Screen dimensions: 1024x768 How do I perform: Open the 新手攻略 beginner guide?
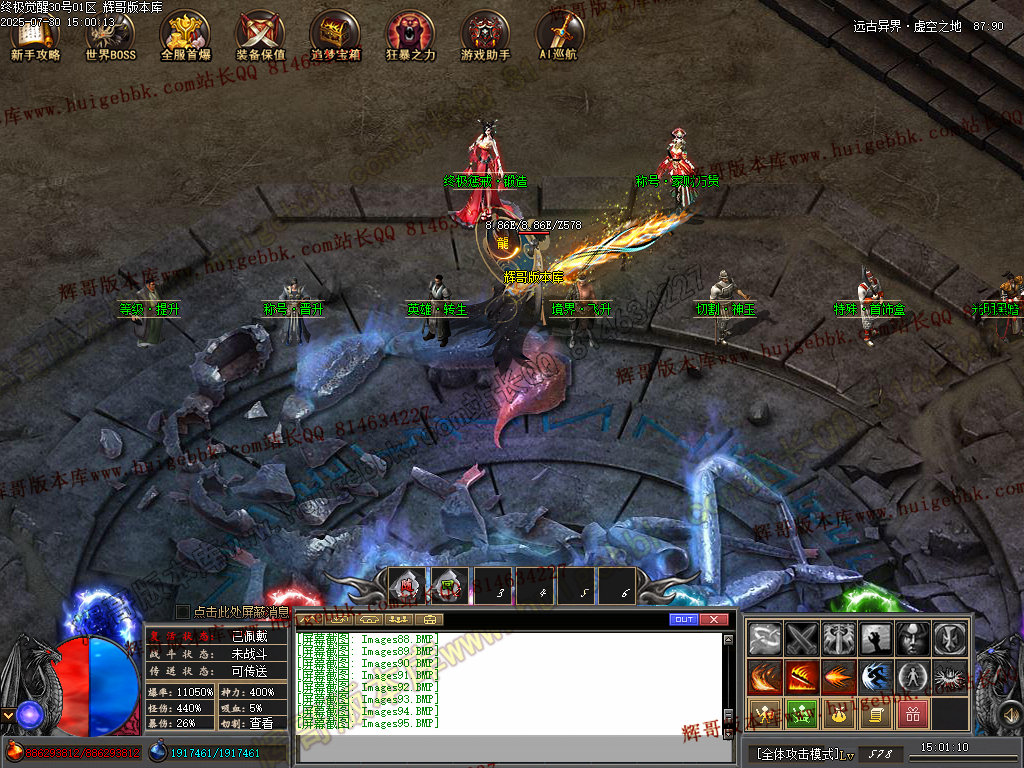coord(36,36)
